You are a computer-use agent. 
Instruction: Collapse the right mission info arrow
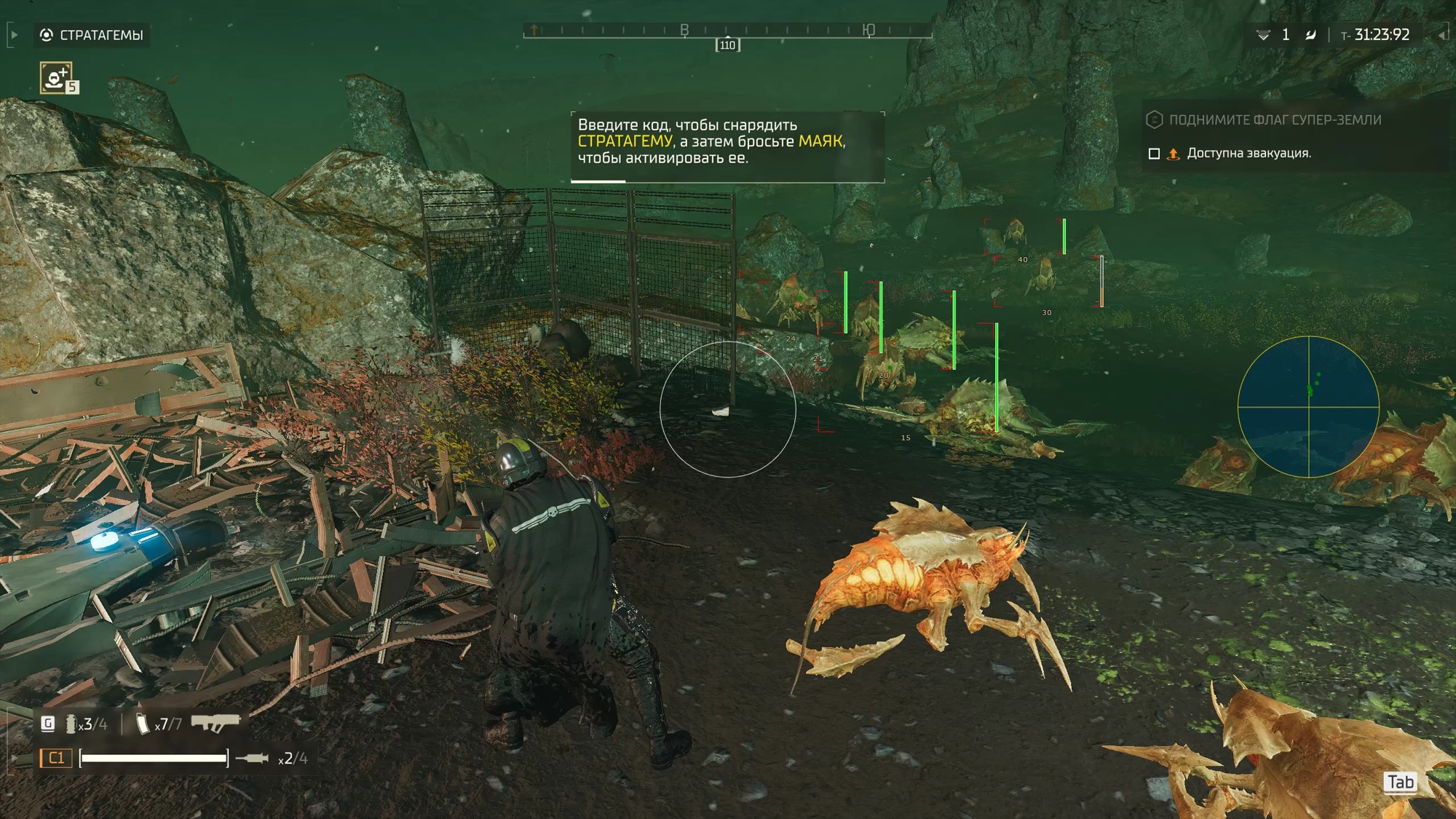point(1441,35)
